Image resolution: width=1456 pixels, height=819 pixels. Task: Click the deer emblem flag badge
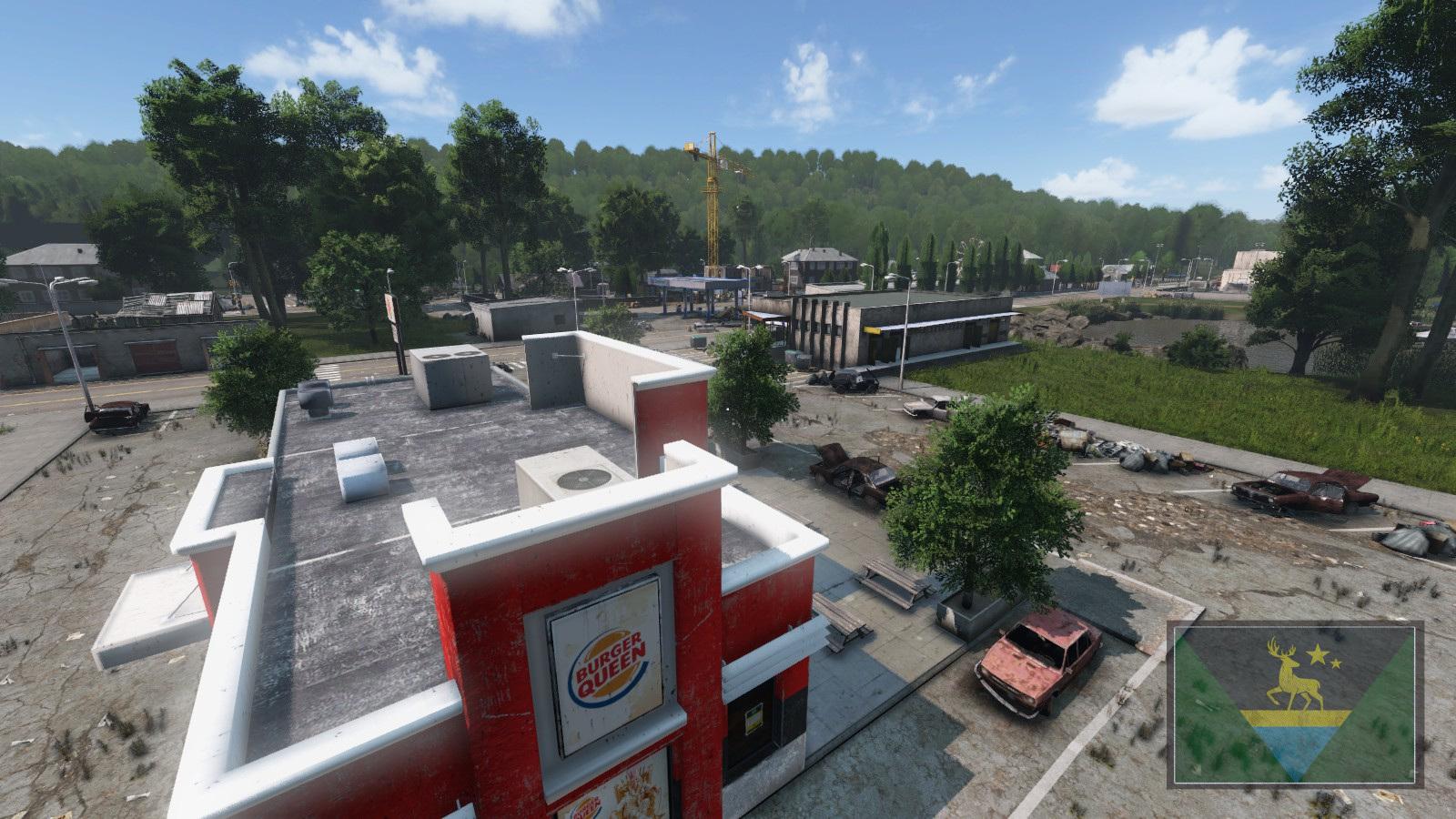1295,703
